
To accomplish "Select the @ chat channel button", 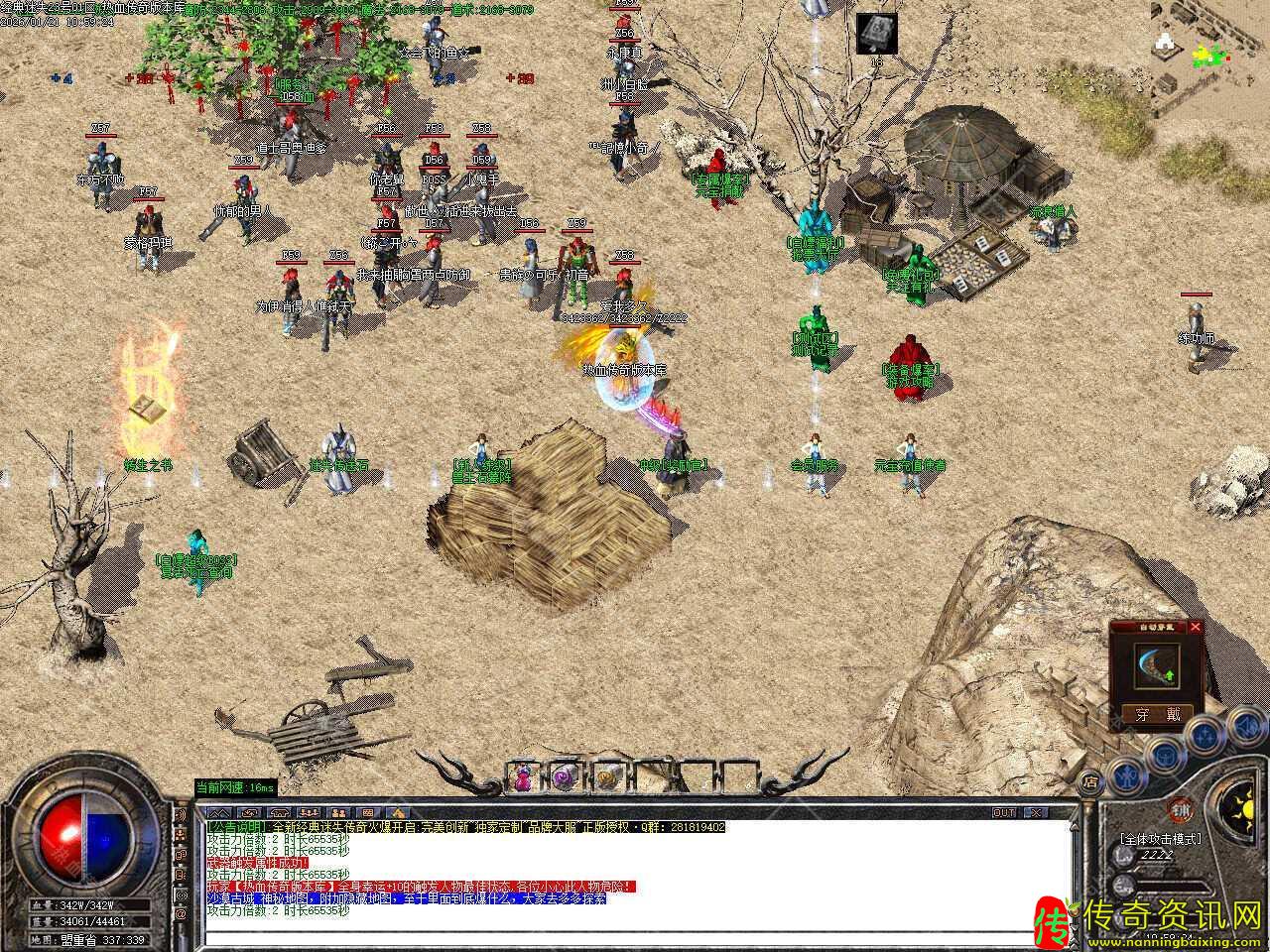I will tap(182, 913).
